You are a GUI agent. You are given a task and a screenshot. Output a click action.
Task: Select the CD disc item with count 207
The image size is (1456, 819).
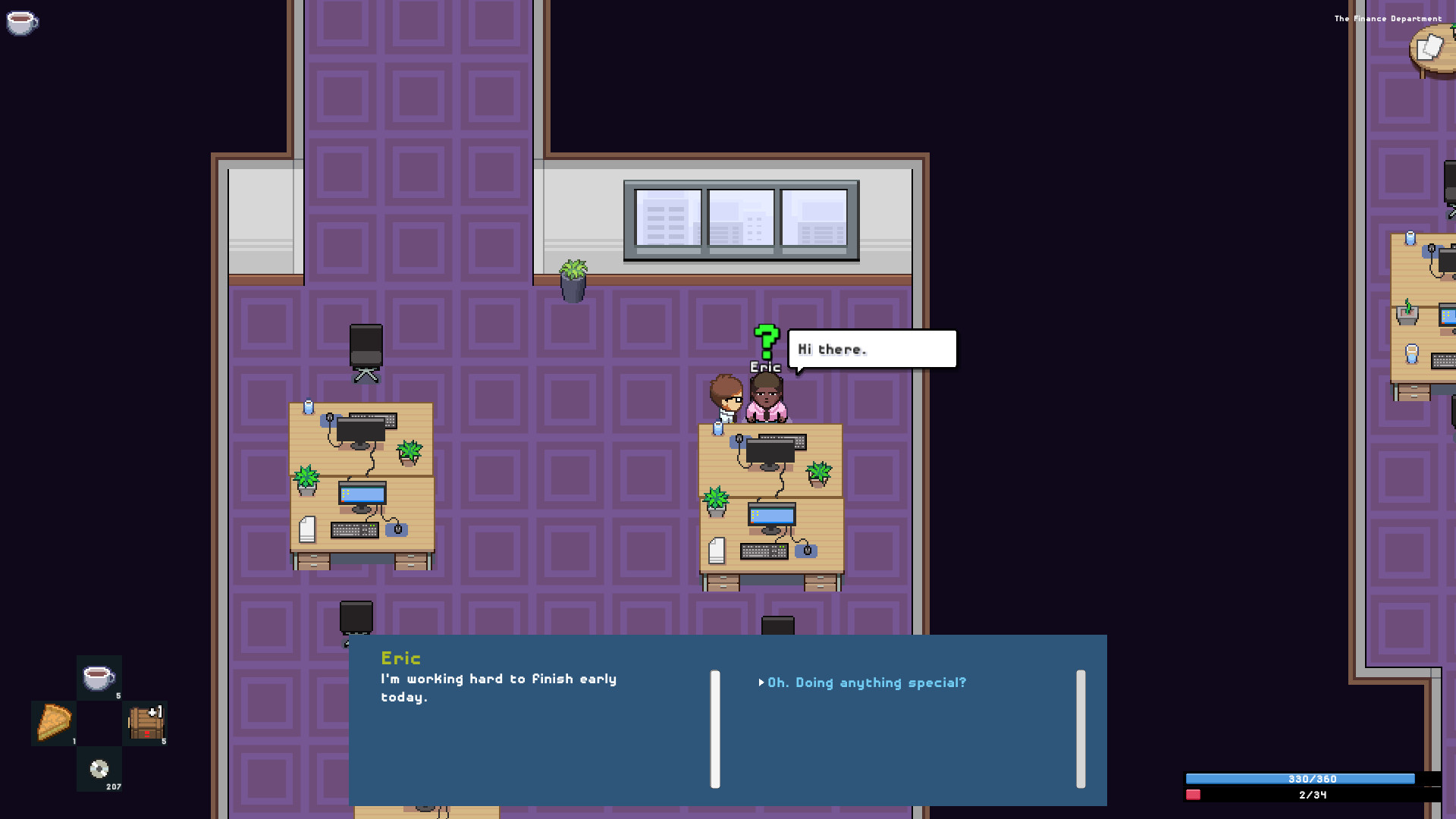tap(99, 770)
